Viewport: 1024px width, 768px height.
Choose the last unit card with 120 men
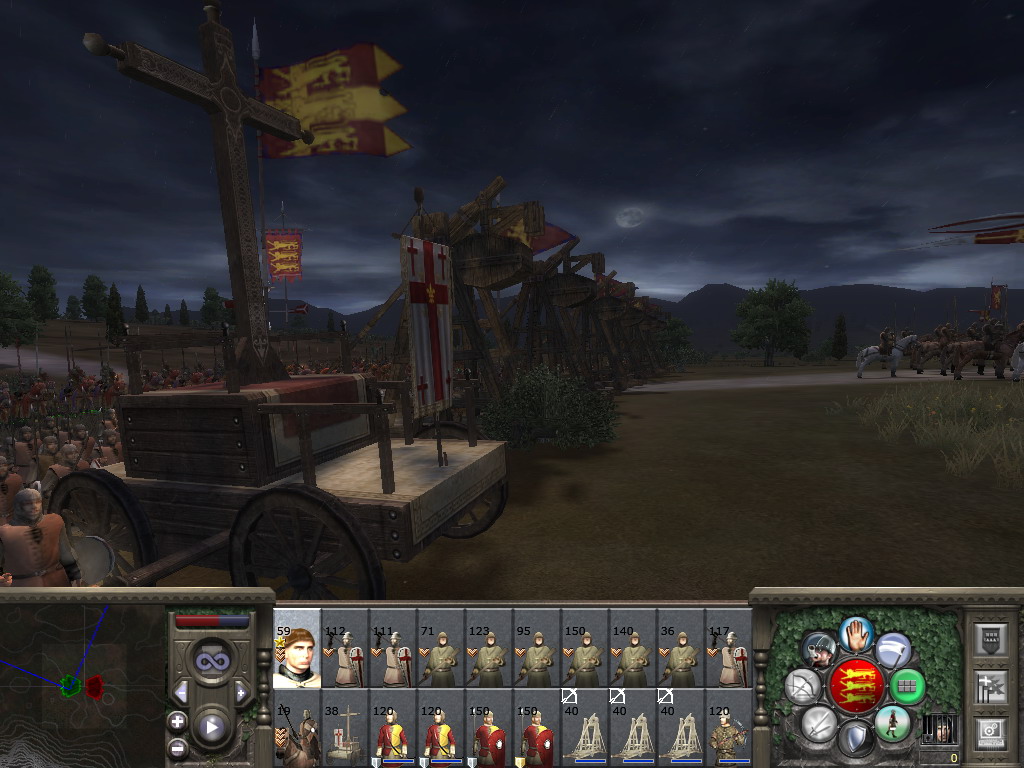point(728,730)
